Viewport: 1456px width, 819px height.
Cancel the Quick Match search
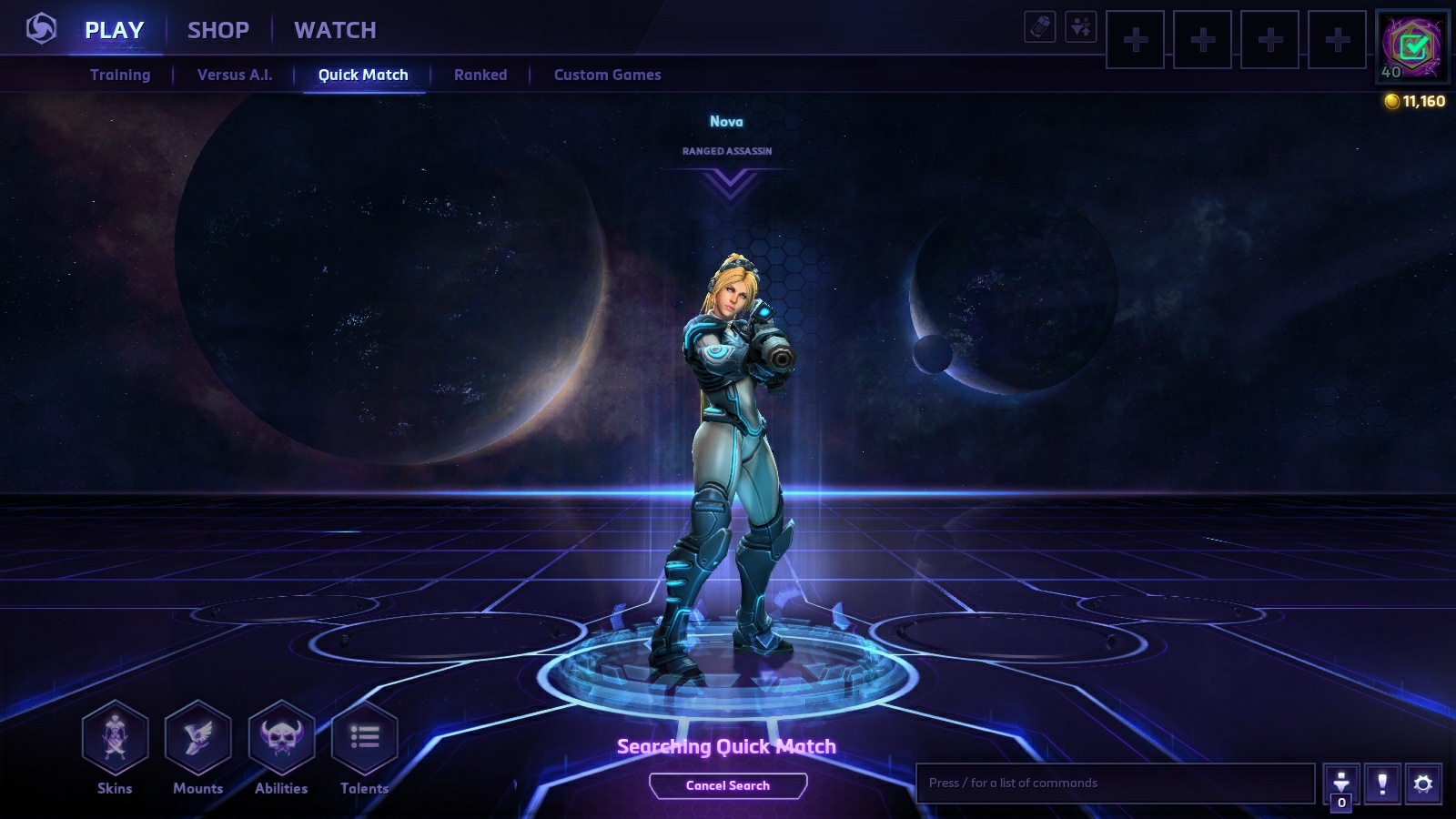tap(728, 785)
